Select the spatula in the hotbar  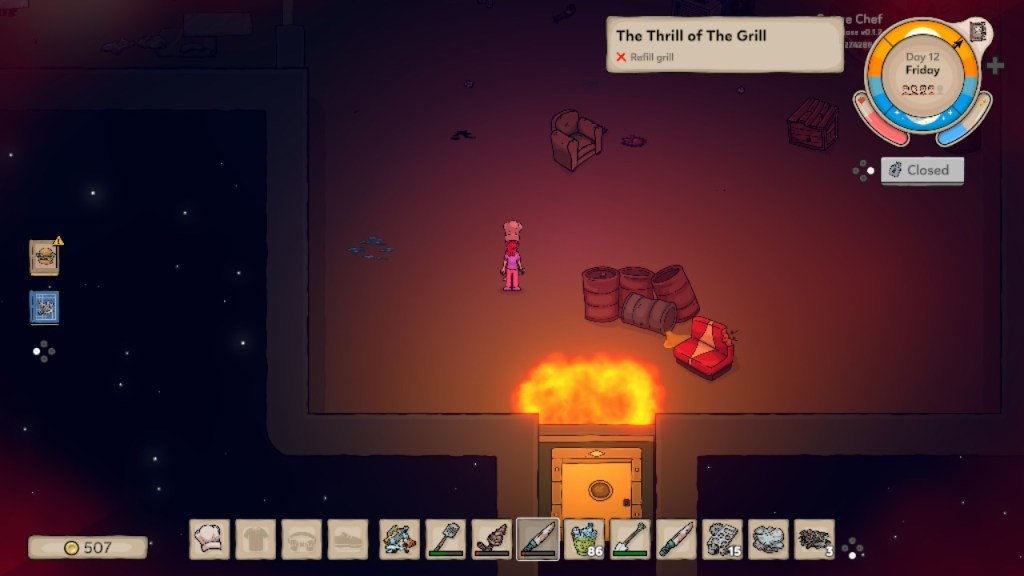pyautogui.click(x=446, y=539)
